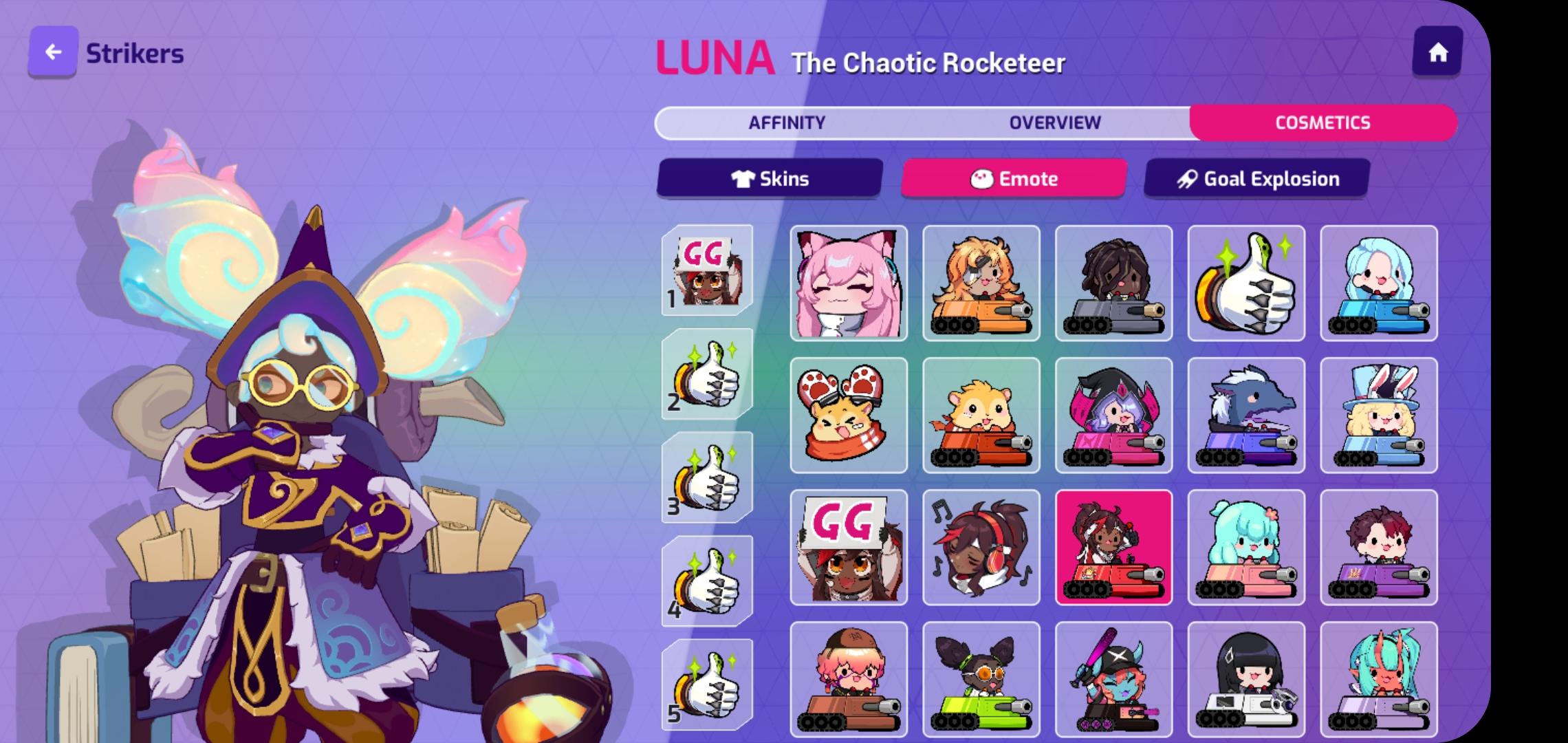Viewport: 1568px width, 743px height.
Task: Click the GG sign emote thumbnail
Action: point(849,548)
